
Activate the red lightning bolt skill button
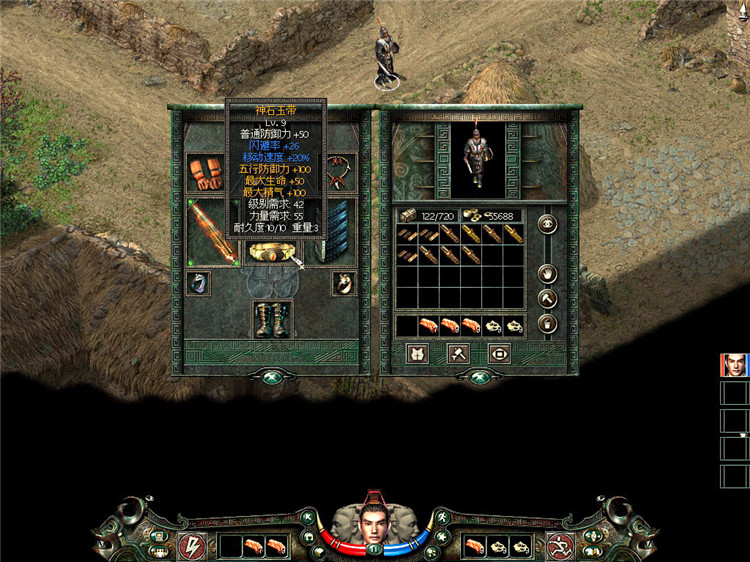pos(191,546)
